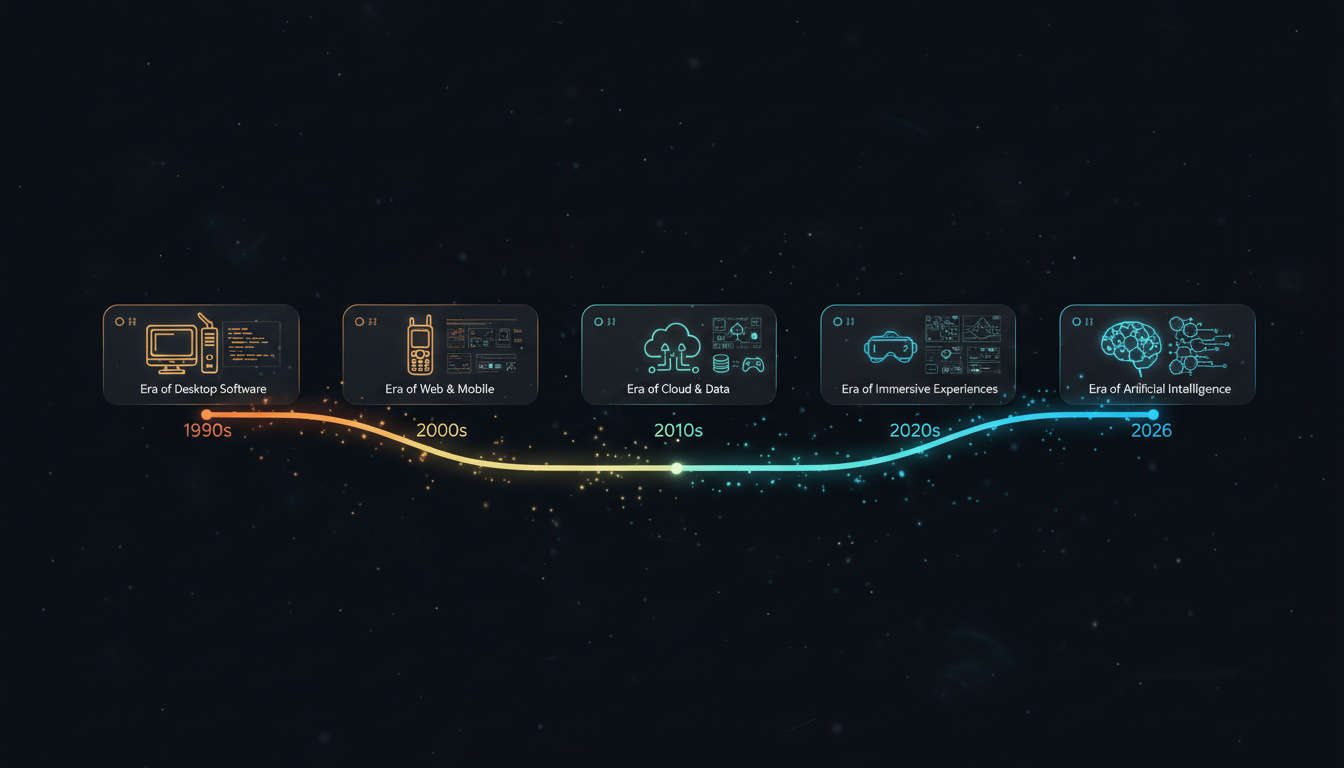Click the 2000s decade label
This screenshot has height=768, width=1344.
tap(441, 431)
